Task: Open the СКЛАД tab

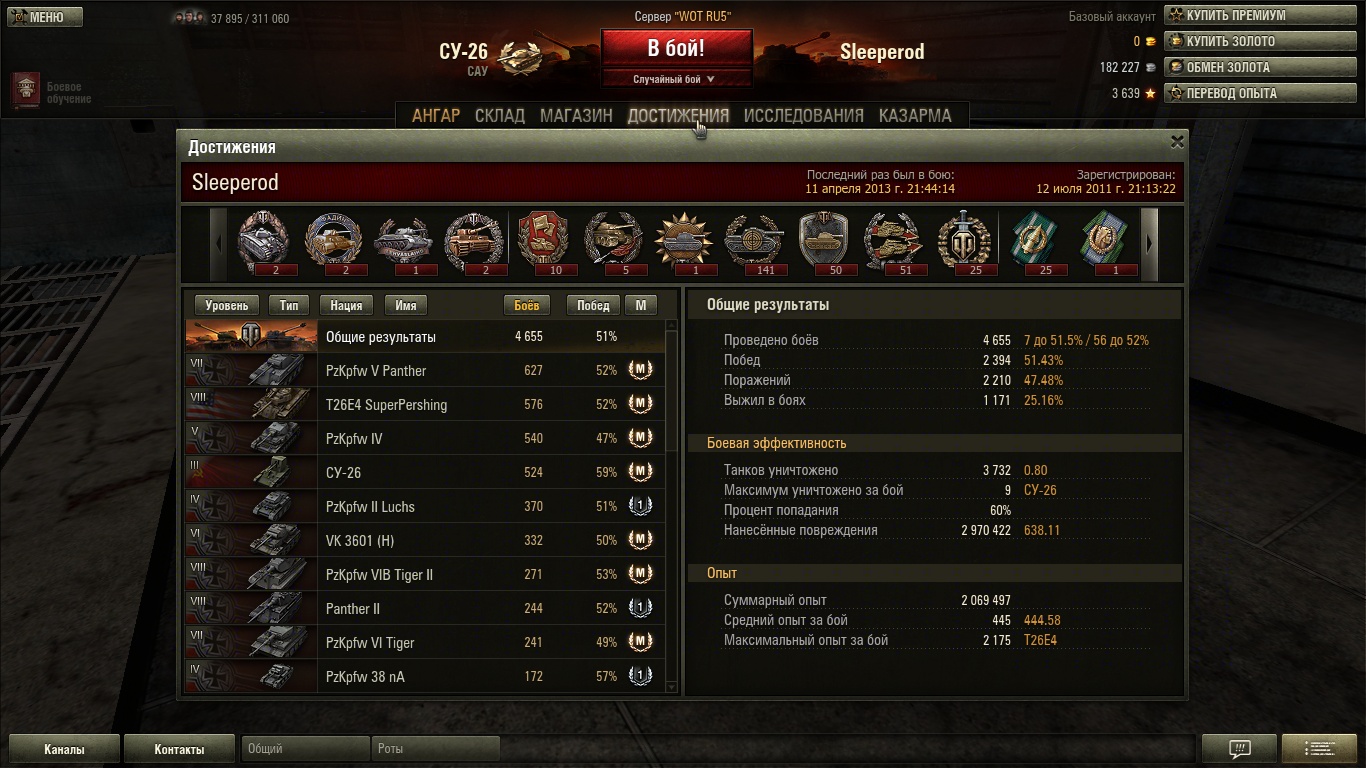Action: 500,116
